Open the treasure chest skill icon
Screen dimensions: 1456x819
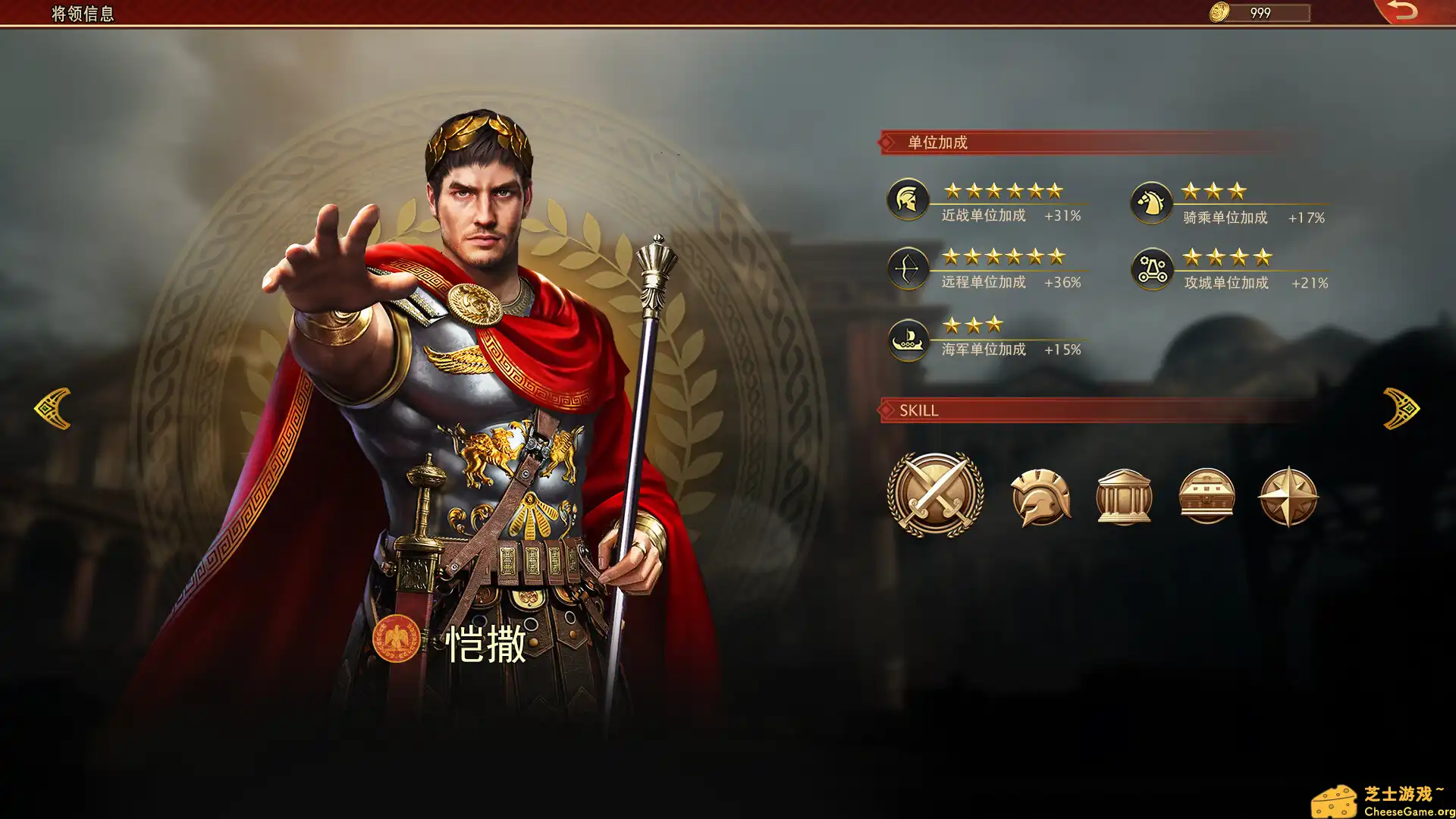1206,494
